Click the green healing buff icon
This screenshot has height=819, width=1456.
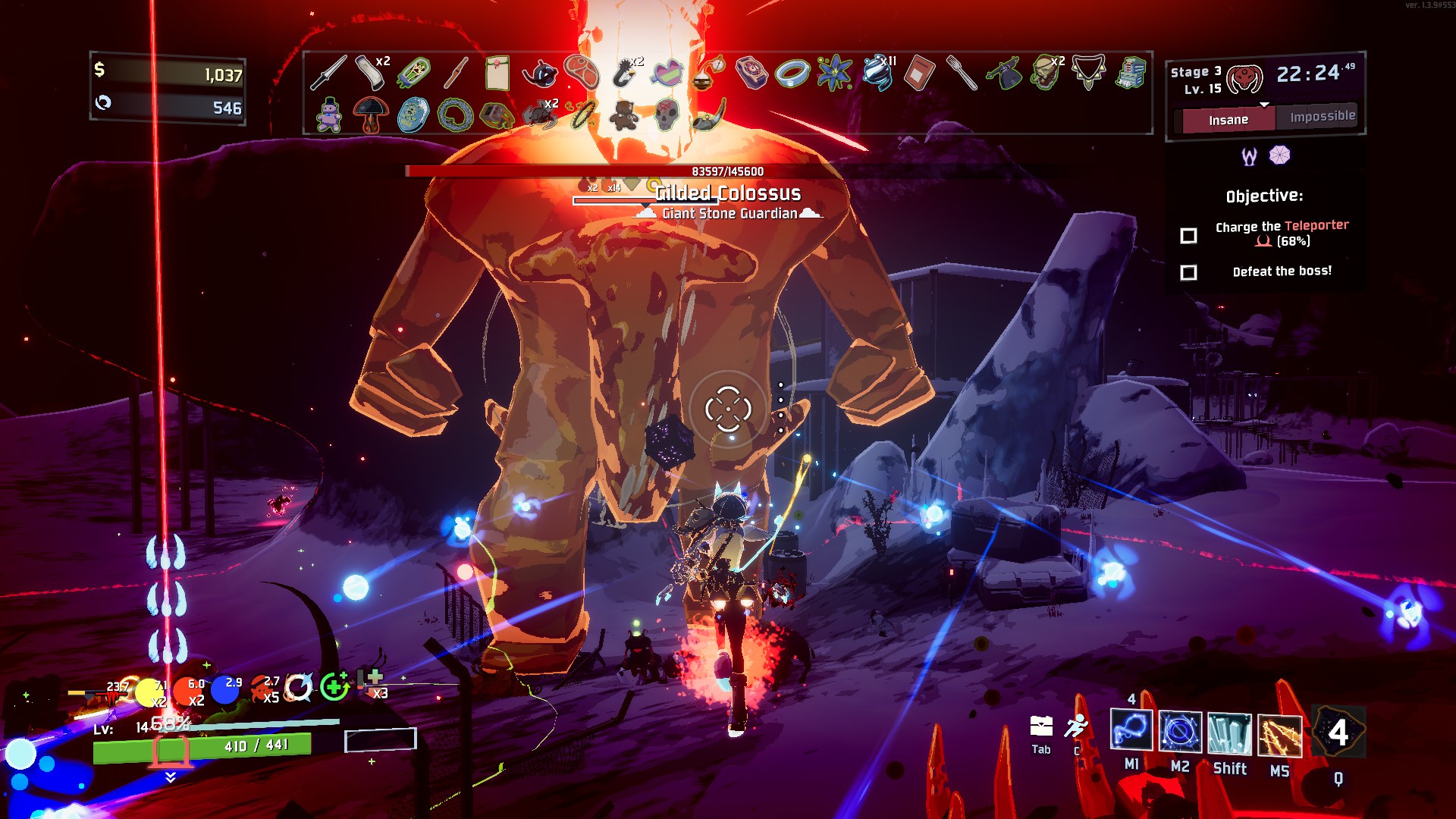[x=334, y=687]
